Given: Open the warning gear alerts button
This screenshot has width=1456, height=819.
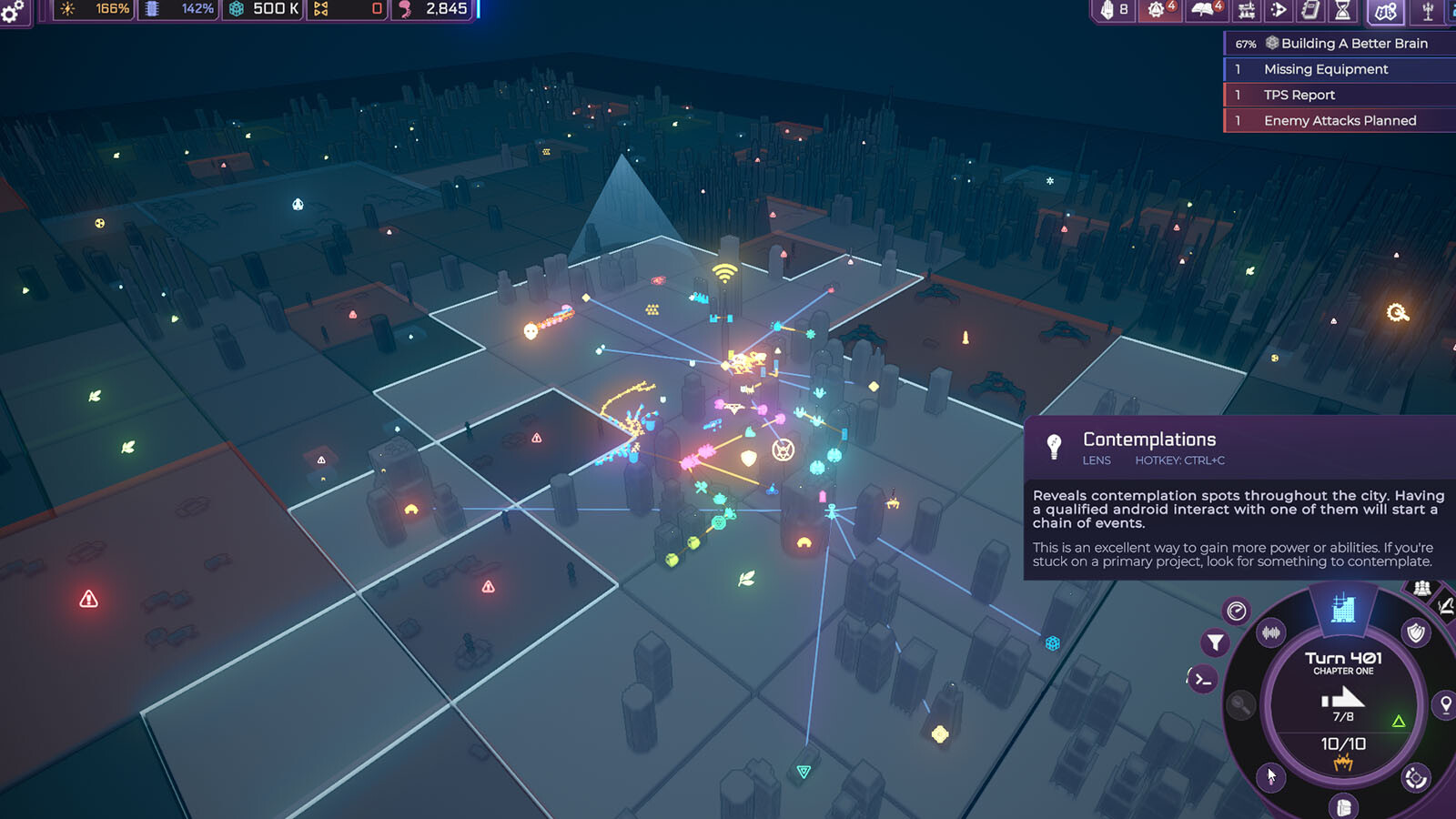Looking at the screenshot, I should click(x=1158, y=10).
